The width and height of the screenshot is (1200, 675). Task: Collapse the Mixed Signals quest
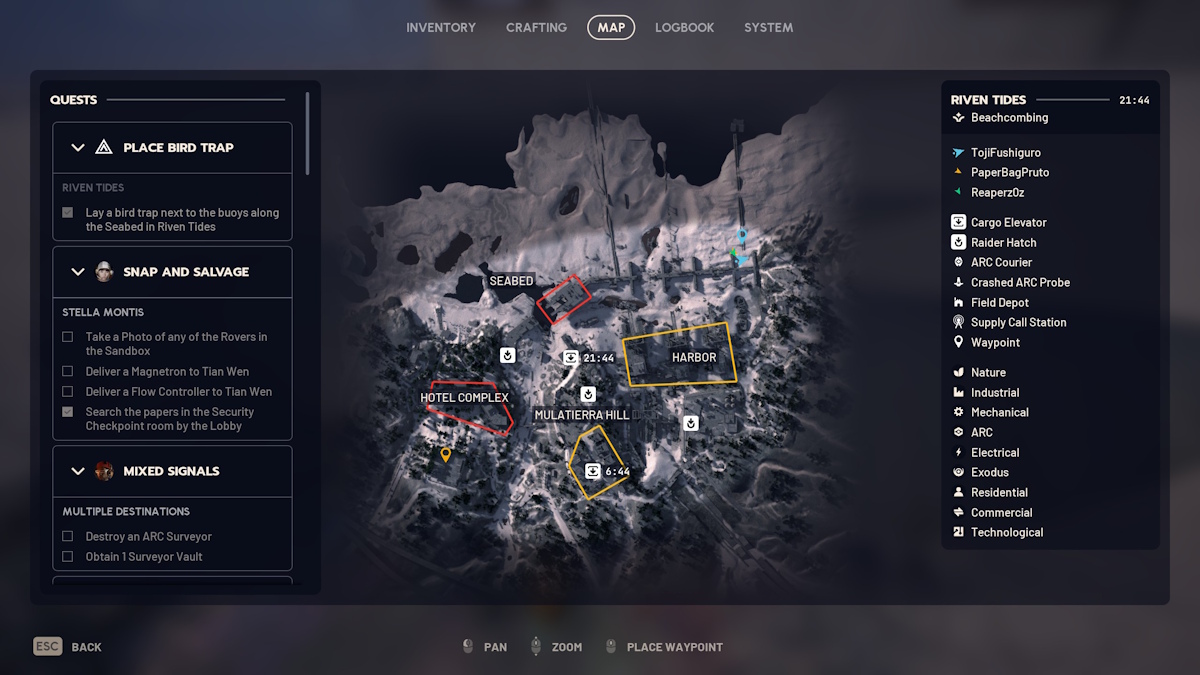click(x=78, y=471)
